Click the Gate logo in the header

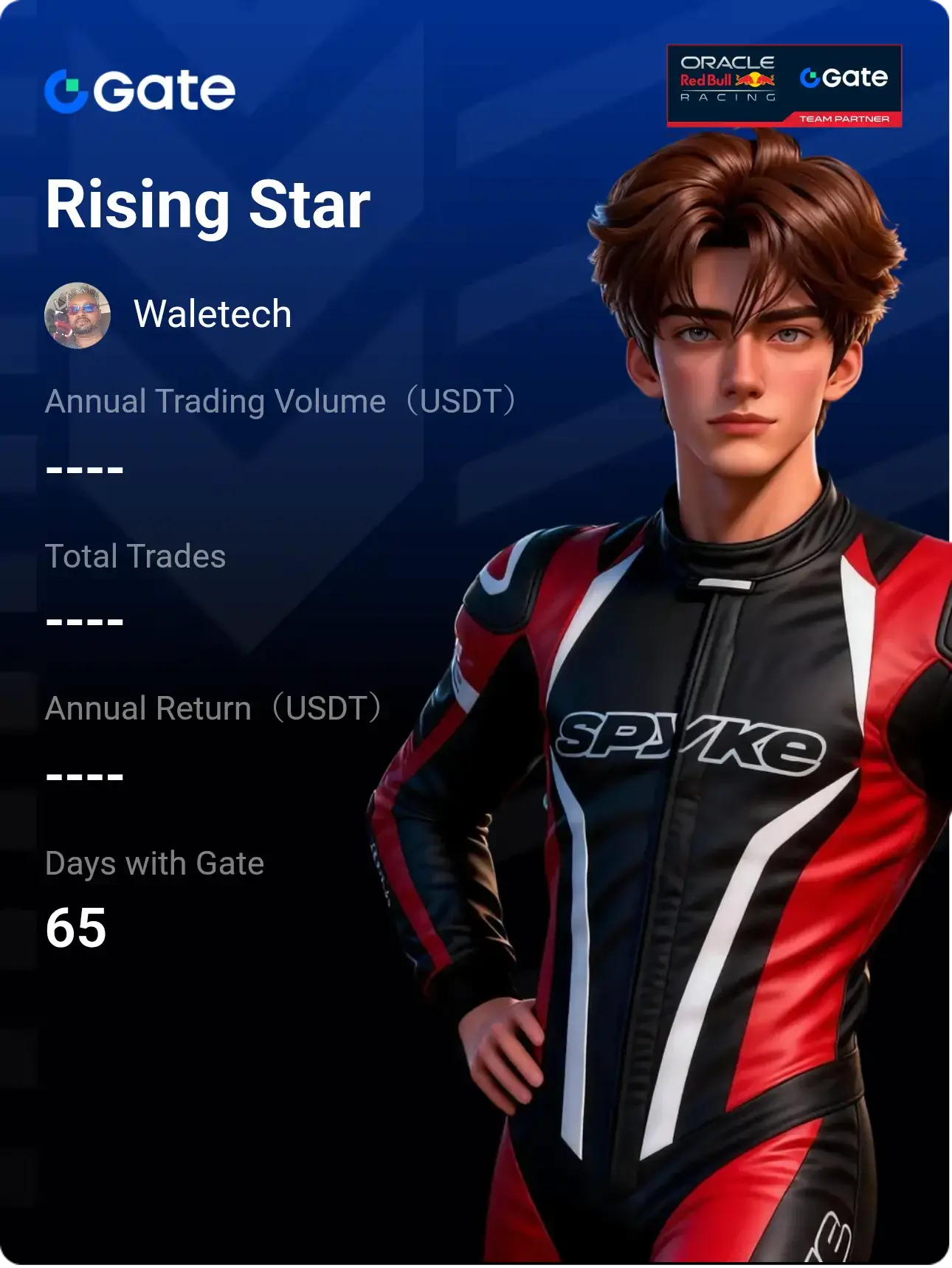tap(140, 91)
